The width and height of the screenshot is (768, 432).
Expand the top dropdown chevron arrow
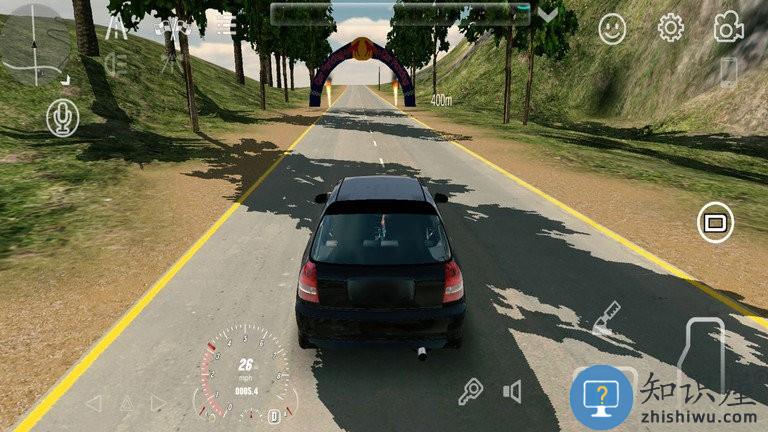pos(548,15)
